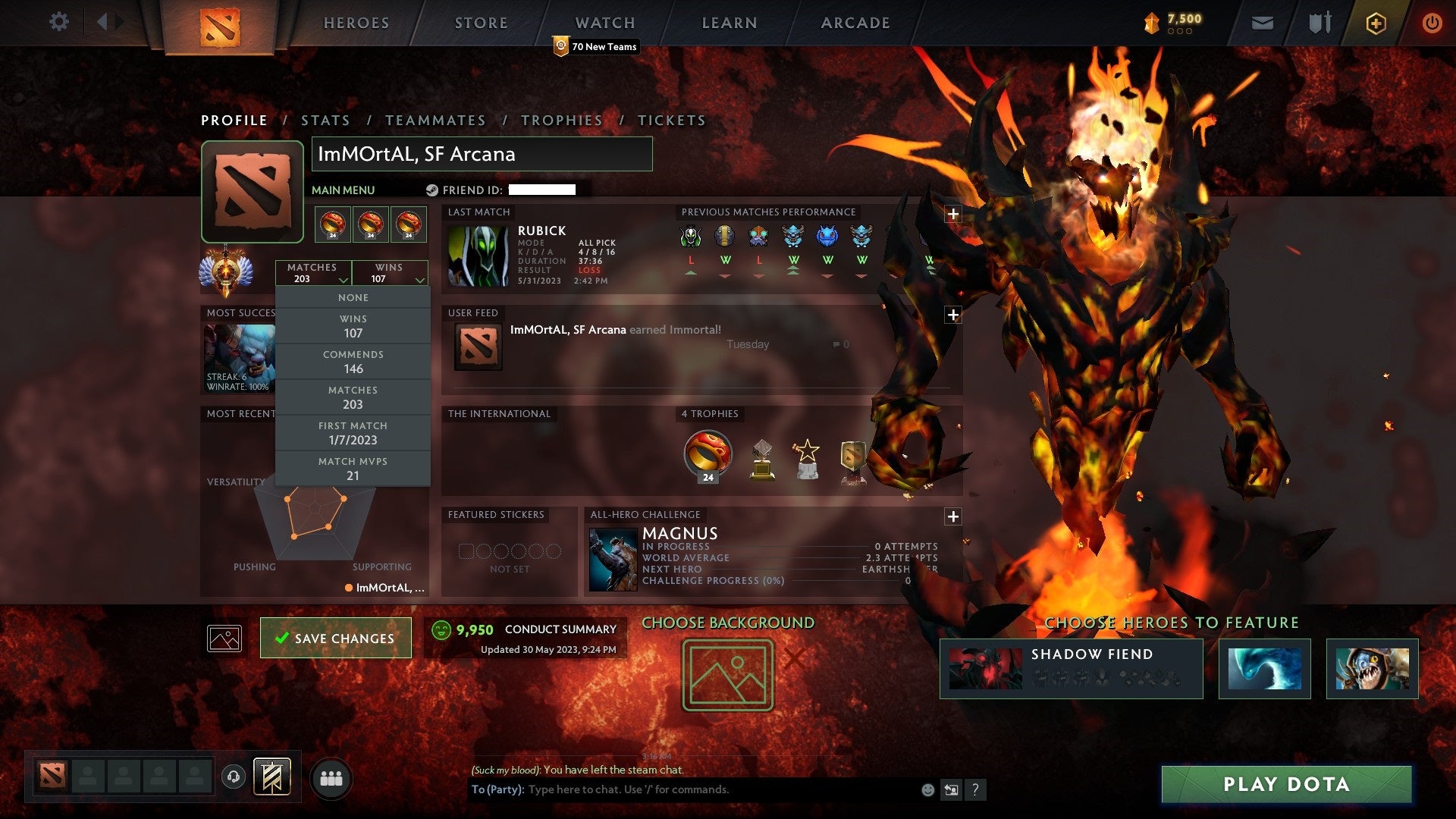View the Rubick hero portrait from last match
1456x819 pixels.
(478, 256)
